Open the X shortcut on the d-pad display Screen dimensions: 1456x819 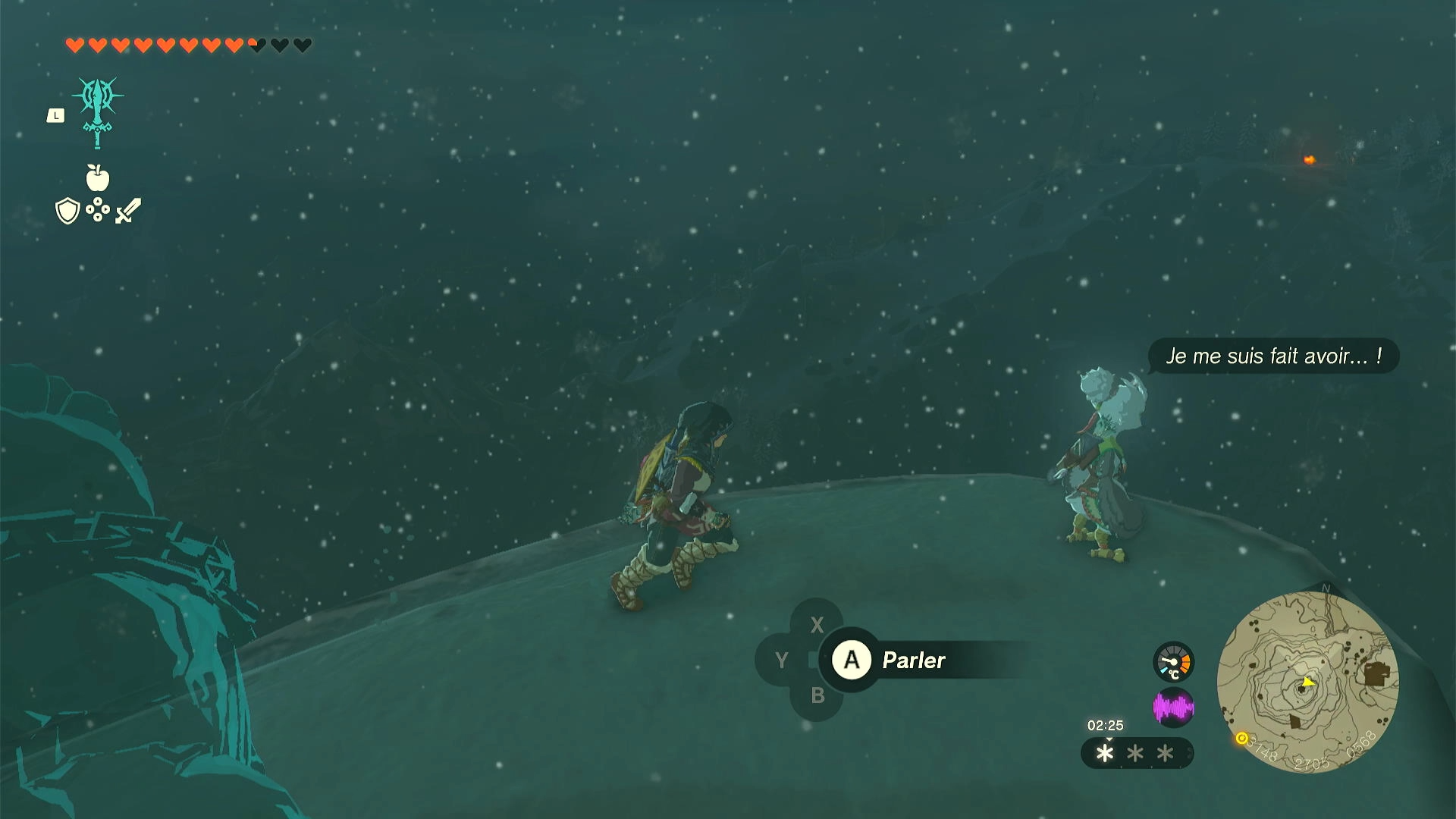coord(817,626)
